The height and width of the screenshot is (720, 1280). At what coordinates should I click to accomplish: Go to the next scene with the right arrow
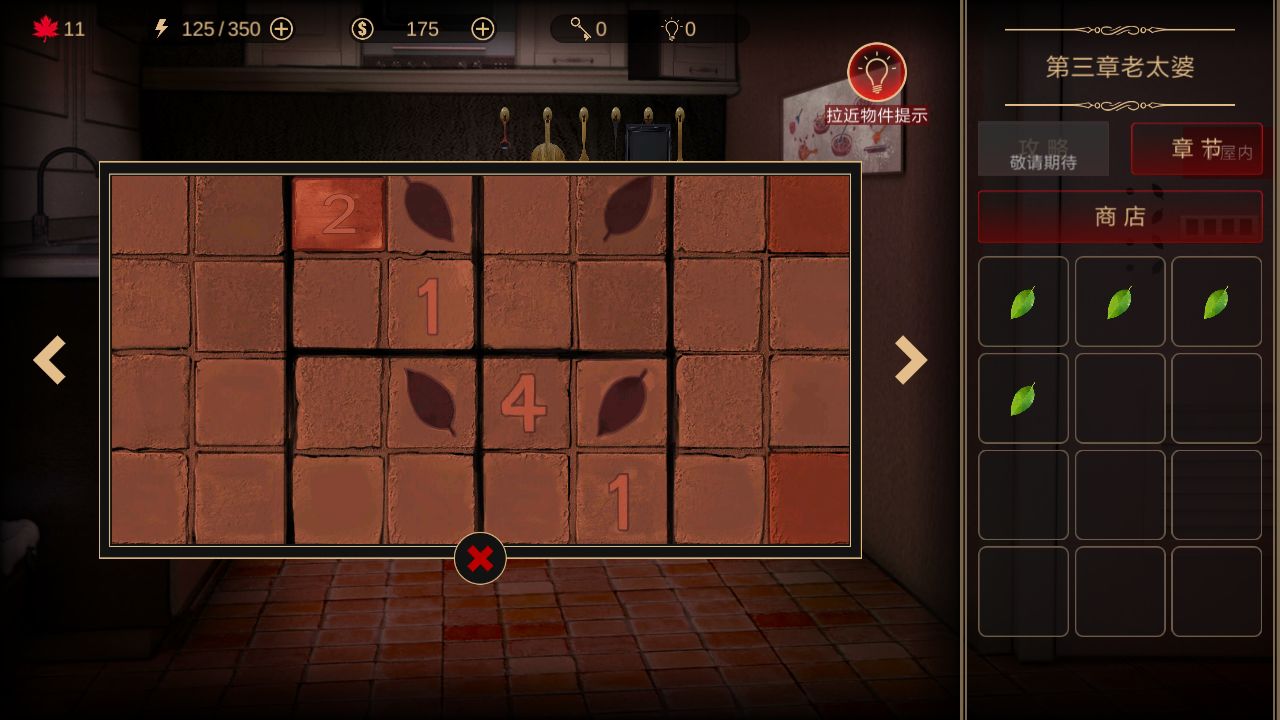click(910, 360)
